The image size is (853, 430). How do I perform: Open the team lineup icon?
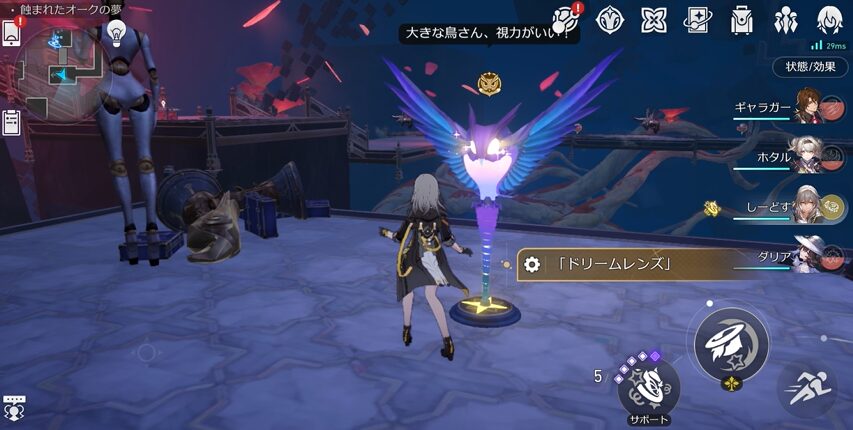click(x=785, y=19)
